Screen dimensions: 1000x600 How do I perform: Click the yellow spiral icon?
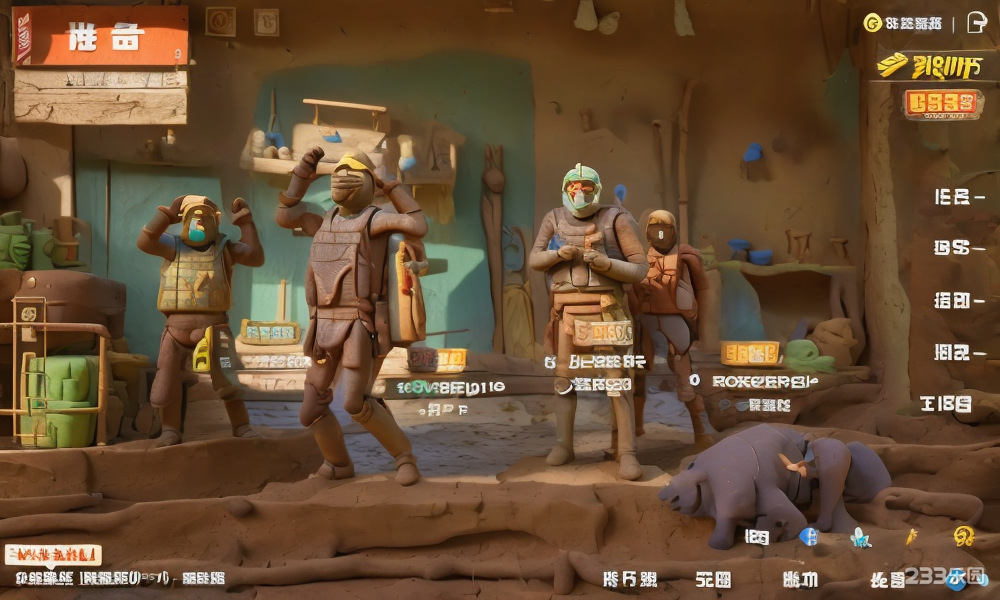click(963, 536)
